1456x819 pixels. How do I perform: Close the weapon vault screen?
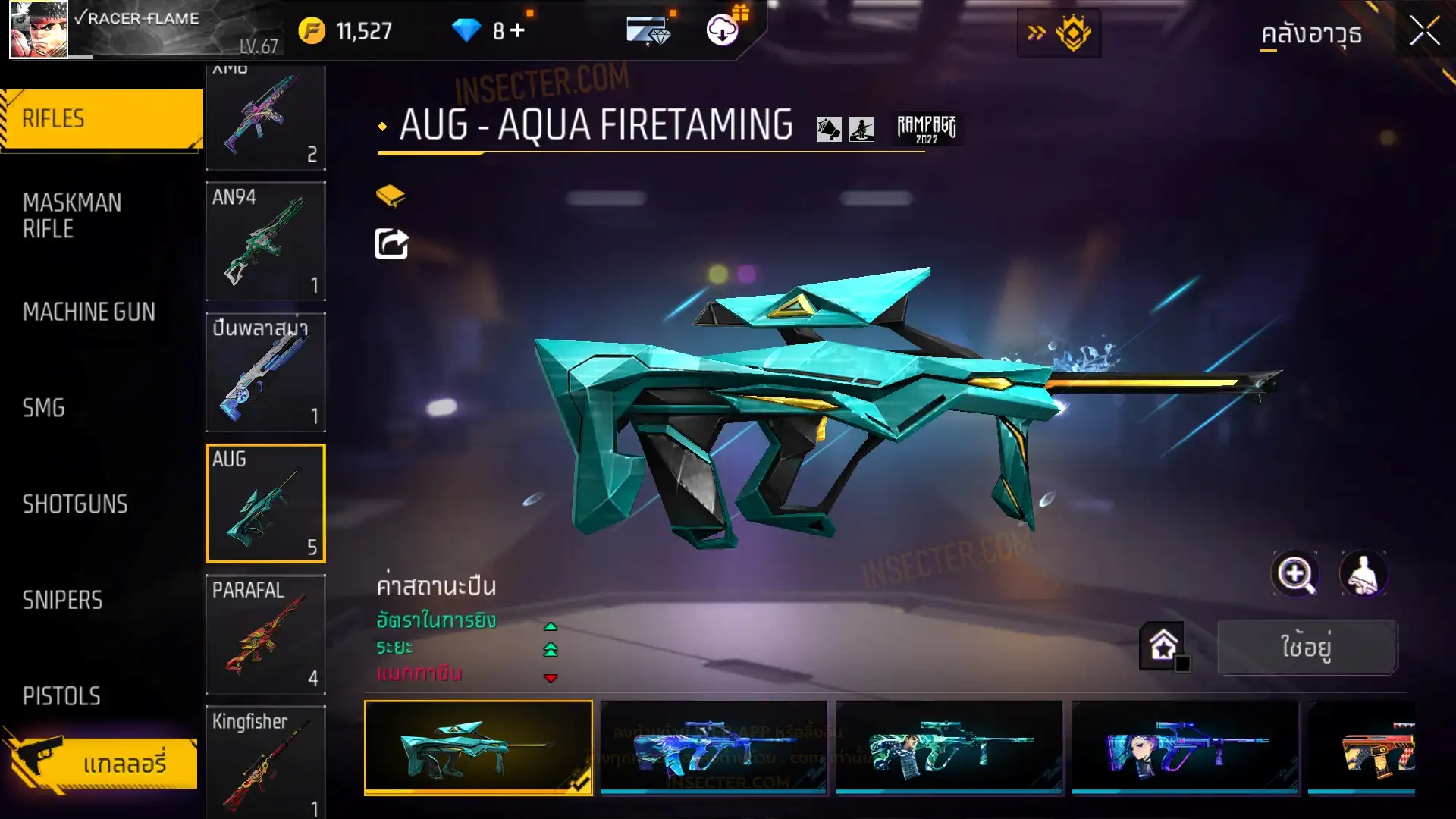coord(1424,32)
